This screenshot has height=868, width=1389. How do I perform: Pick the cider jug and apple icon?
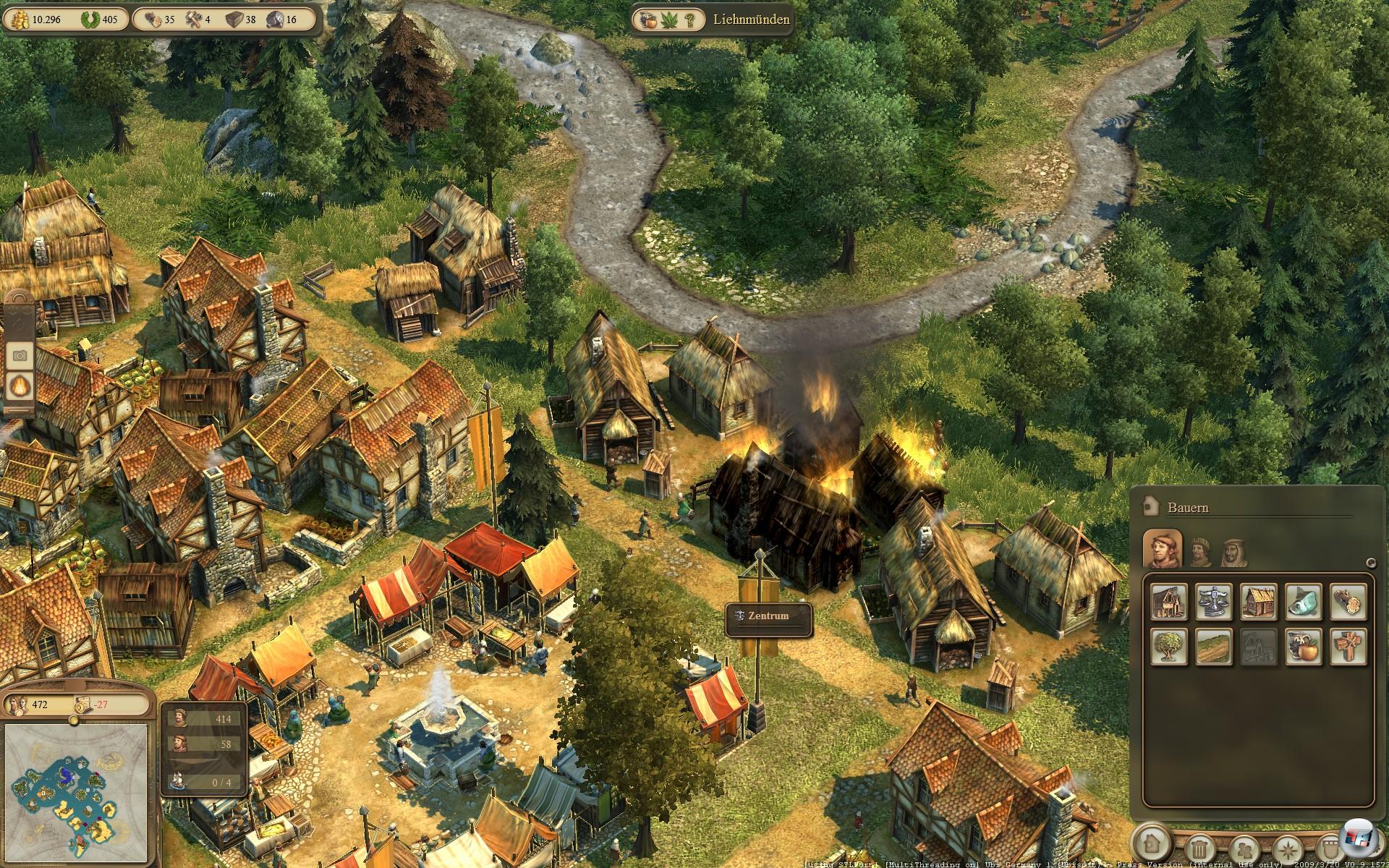click(1303, 647)
